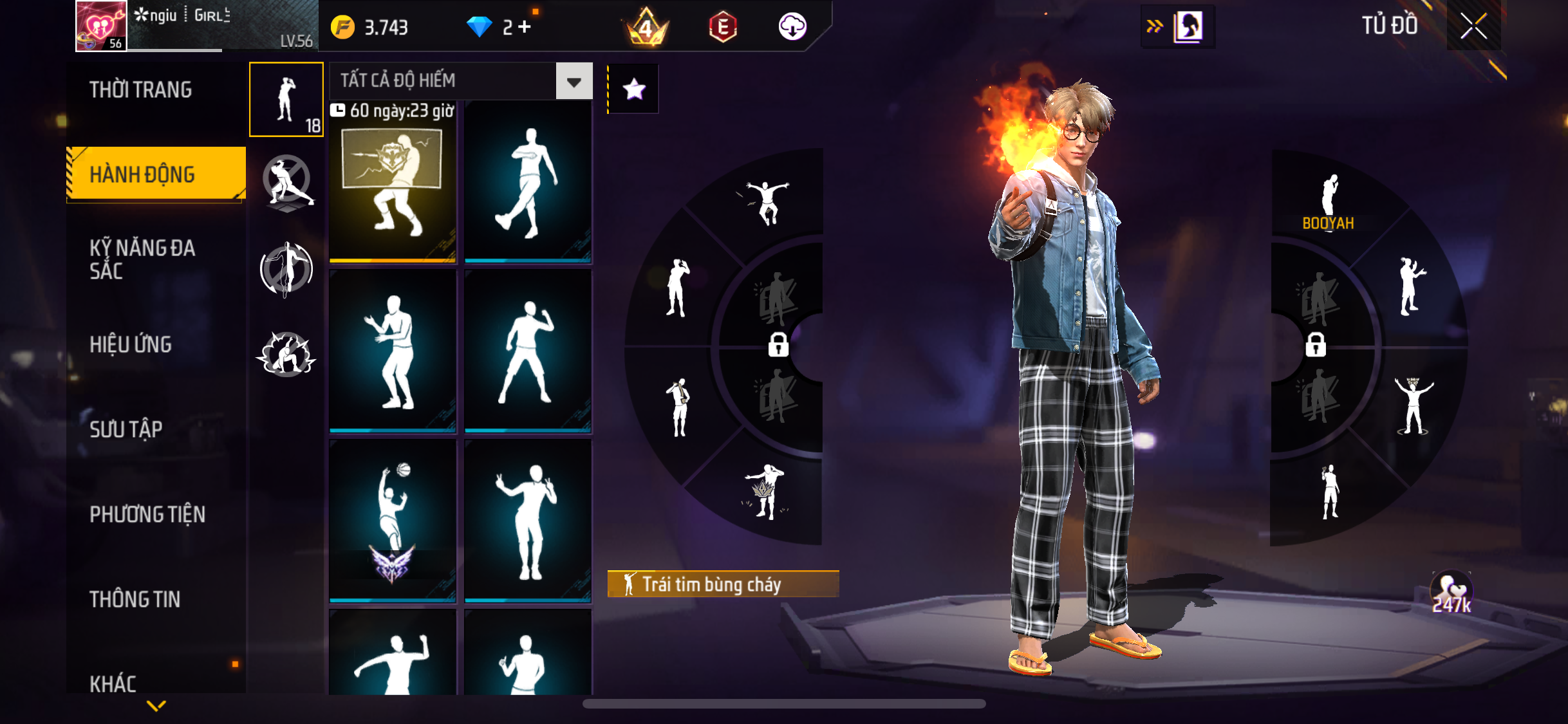The height and width of the screenshot is (724, 1568).
Task: Toggle the star favorites filter
Action: tap(634, 89)
